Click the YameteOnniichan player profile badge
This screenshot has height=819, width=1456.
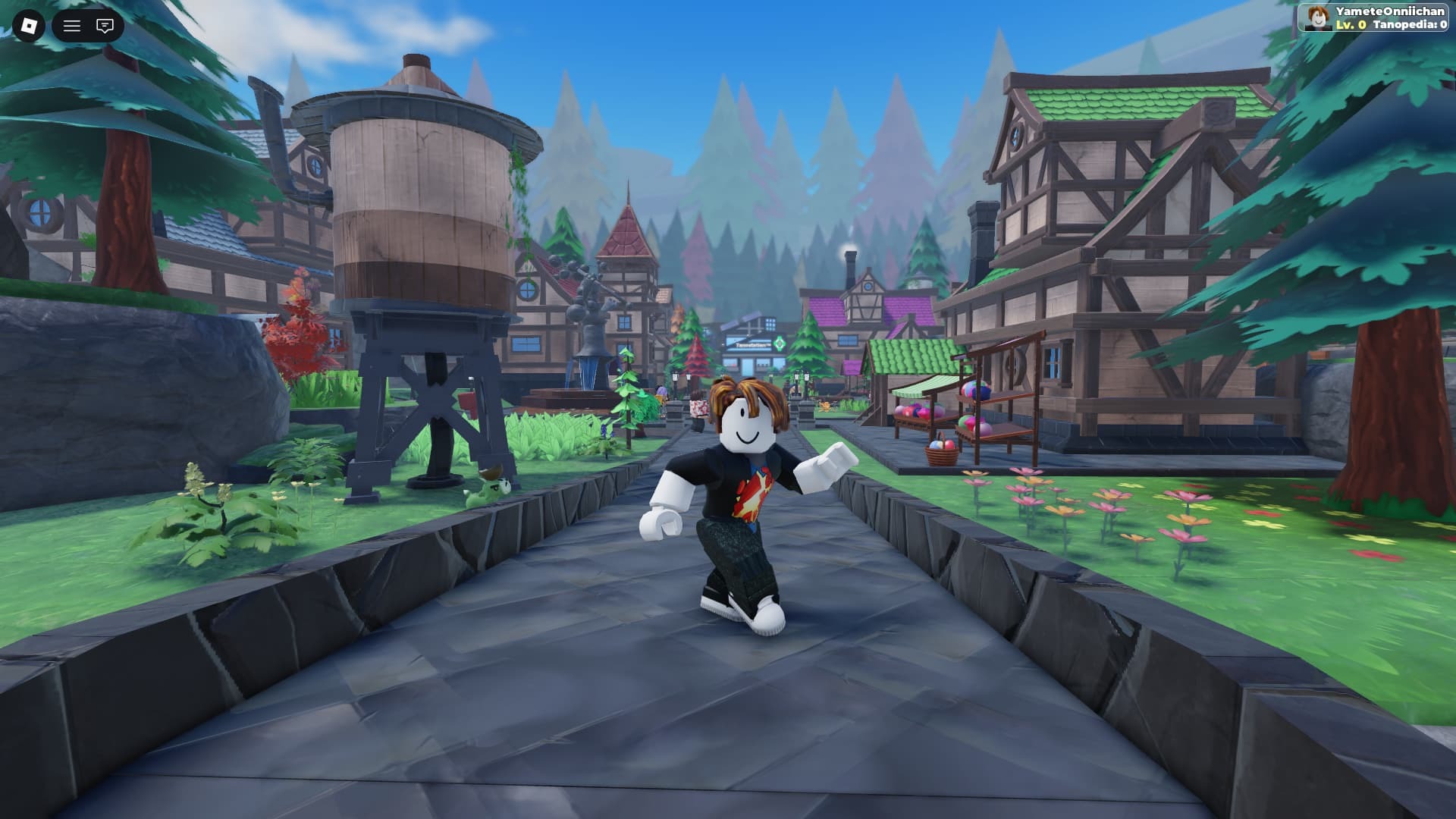tap(1375, 17)
